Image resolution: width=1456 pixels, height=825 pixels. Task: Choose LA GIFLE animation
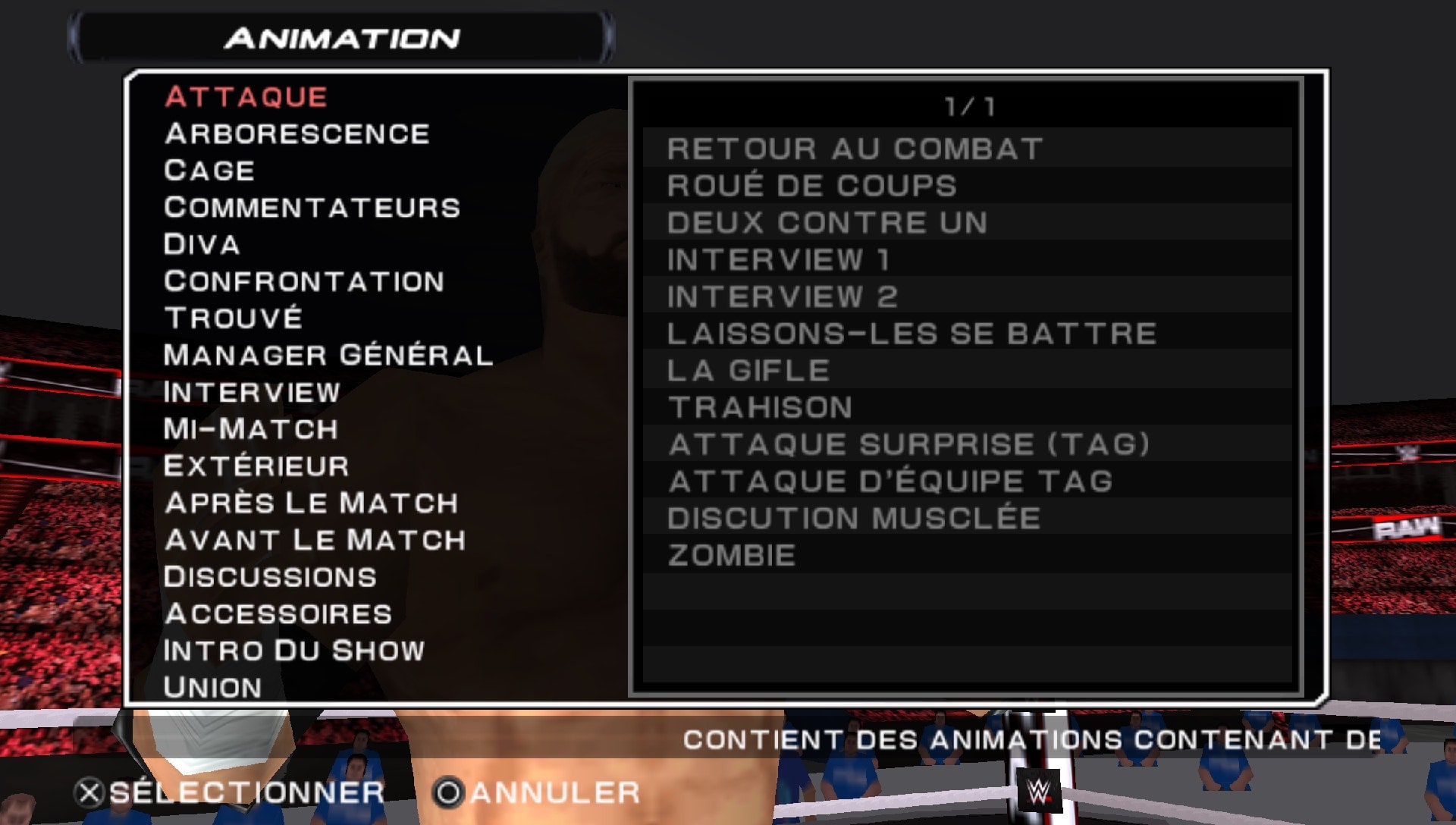747,370
